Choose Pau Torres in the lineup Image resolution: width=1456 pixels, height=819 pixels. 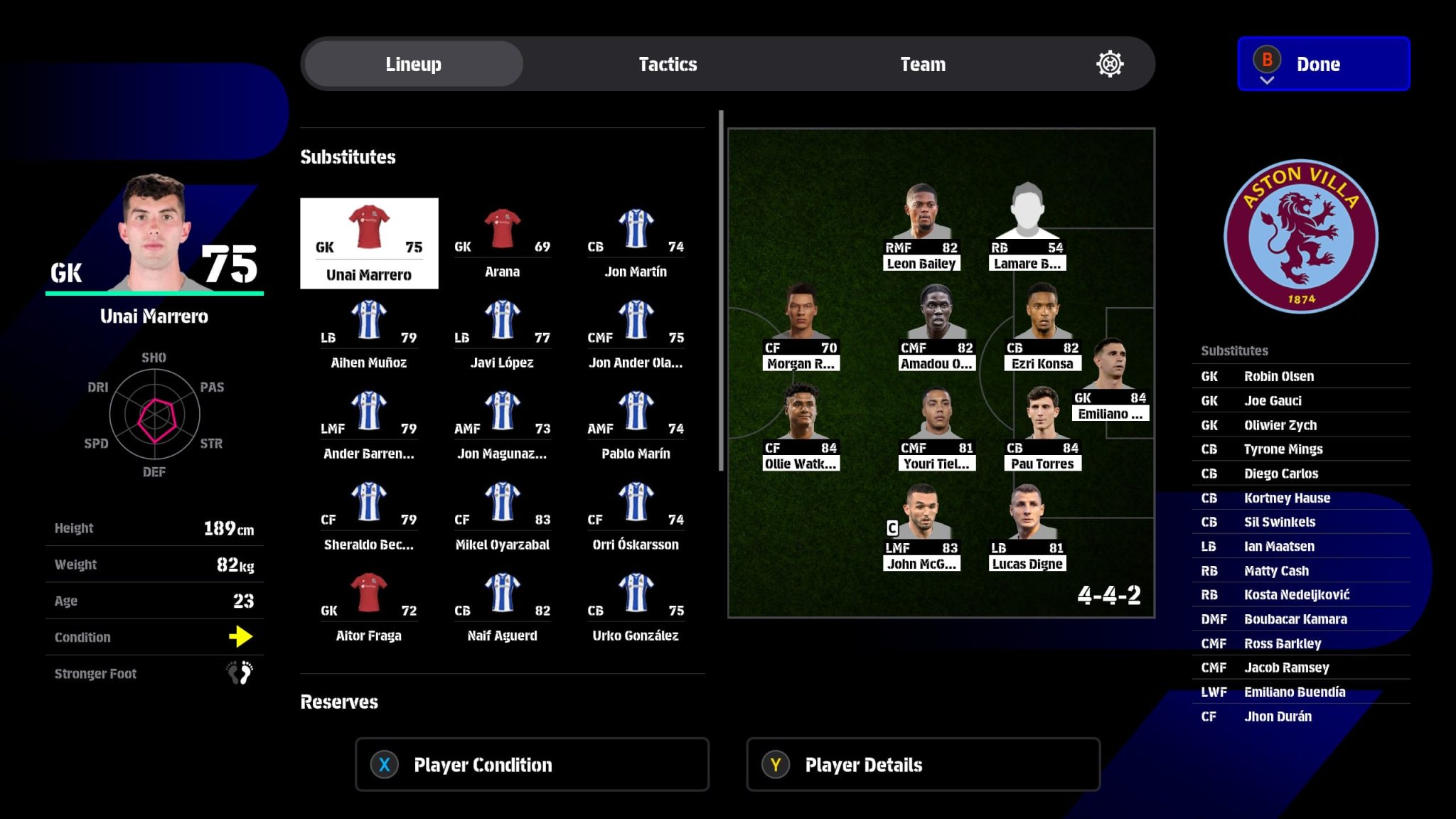click(x=1042, y=428)
